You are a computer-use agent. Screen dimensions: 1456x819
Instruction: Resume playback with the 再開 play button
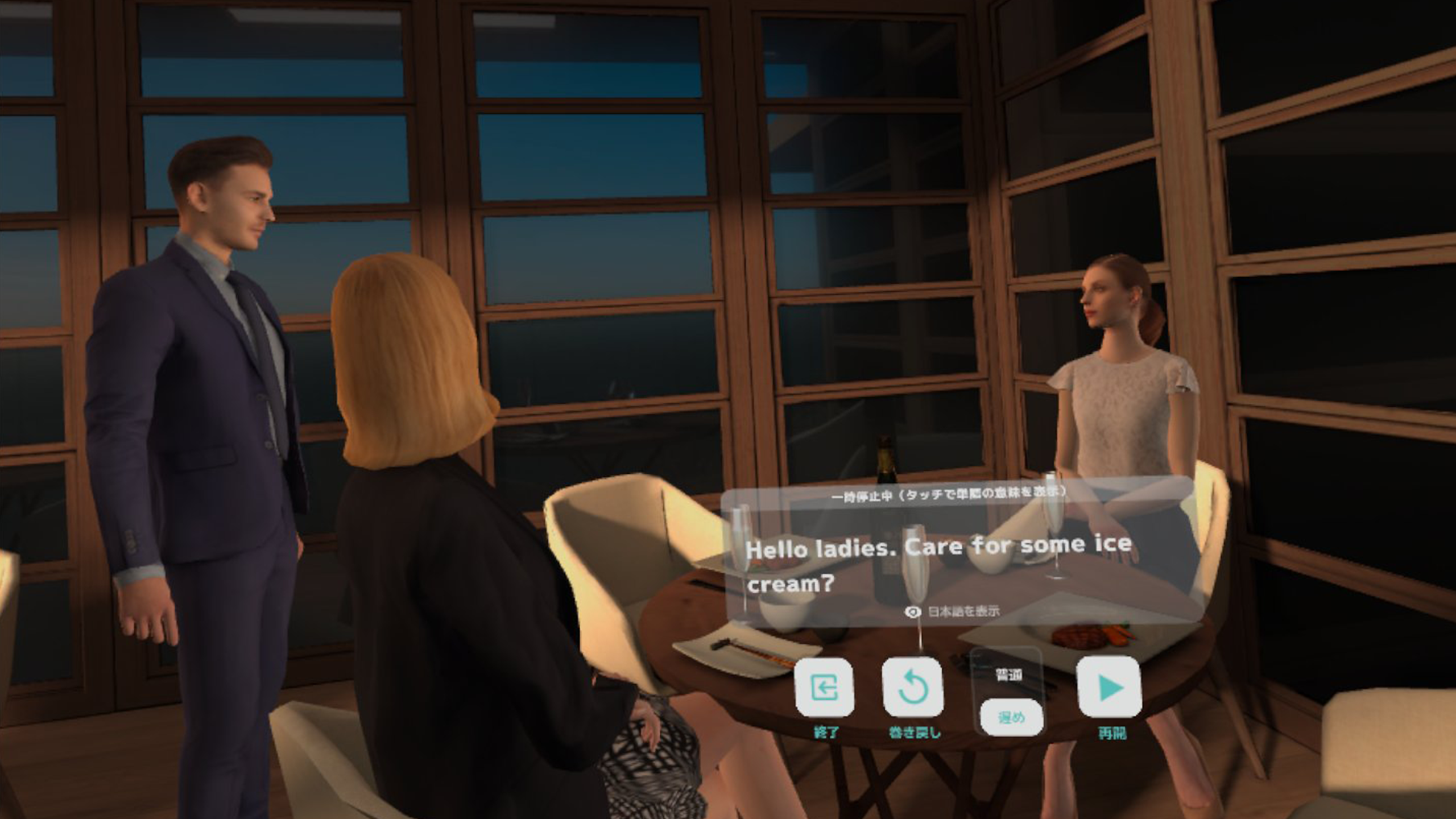[x=1110, y=688]
